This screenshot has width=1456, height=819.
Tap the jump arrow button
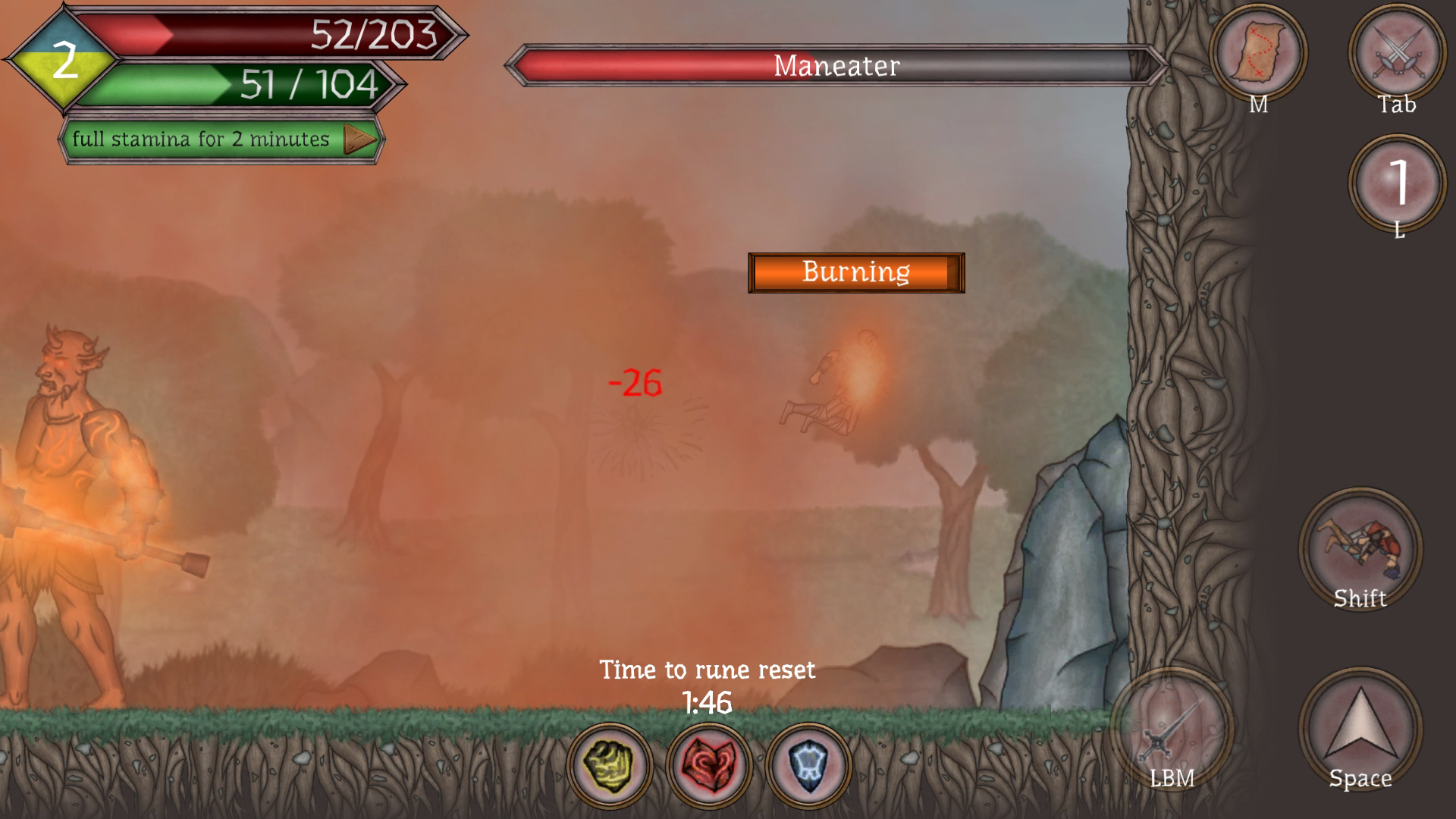click(1360, 728)
